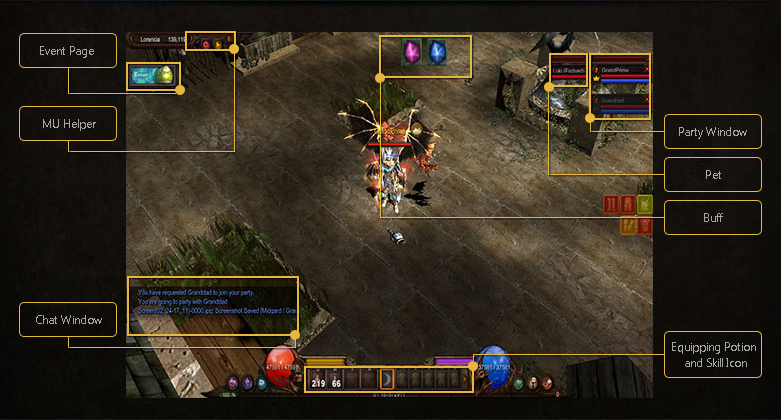This screenshot has height=420, width=781.
Task: Select GrandPrime in the party window
Action: click(x=618, y=70)
